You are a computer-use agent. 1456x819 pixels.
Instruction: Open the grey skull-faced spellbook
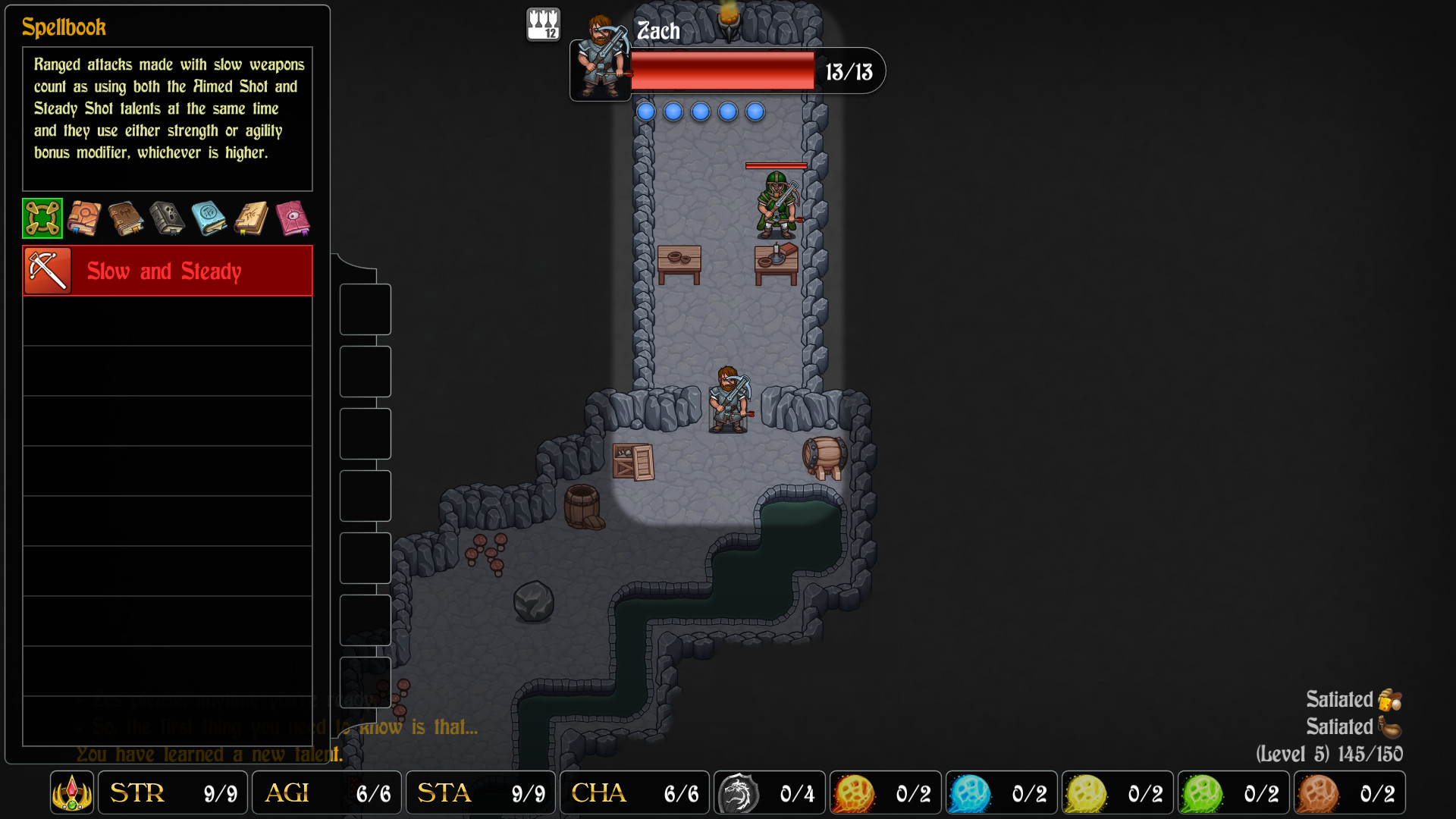[x=168, y=218]
